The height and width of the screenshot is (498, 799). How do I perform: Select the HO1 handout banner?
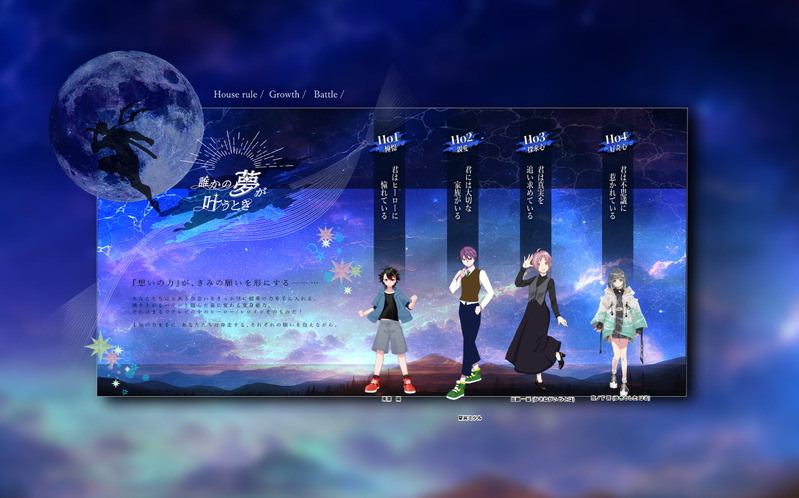[389, 142]
